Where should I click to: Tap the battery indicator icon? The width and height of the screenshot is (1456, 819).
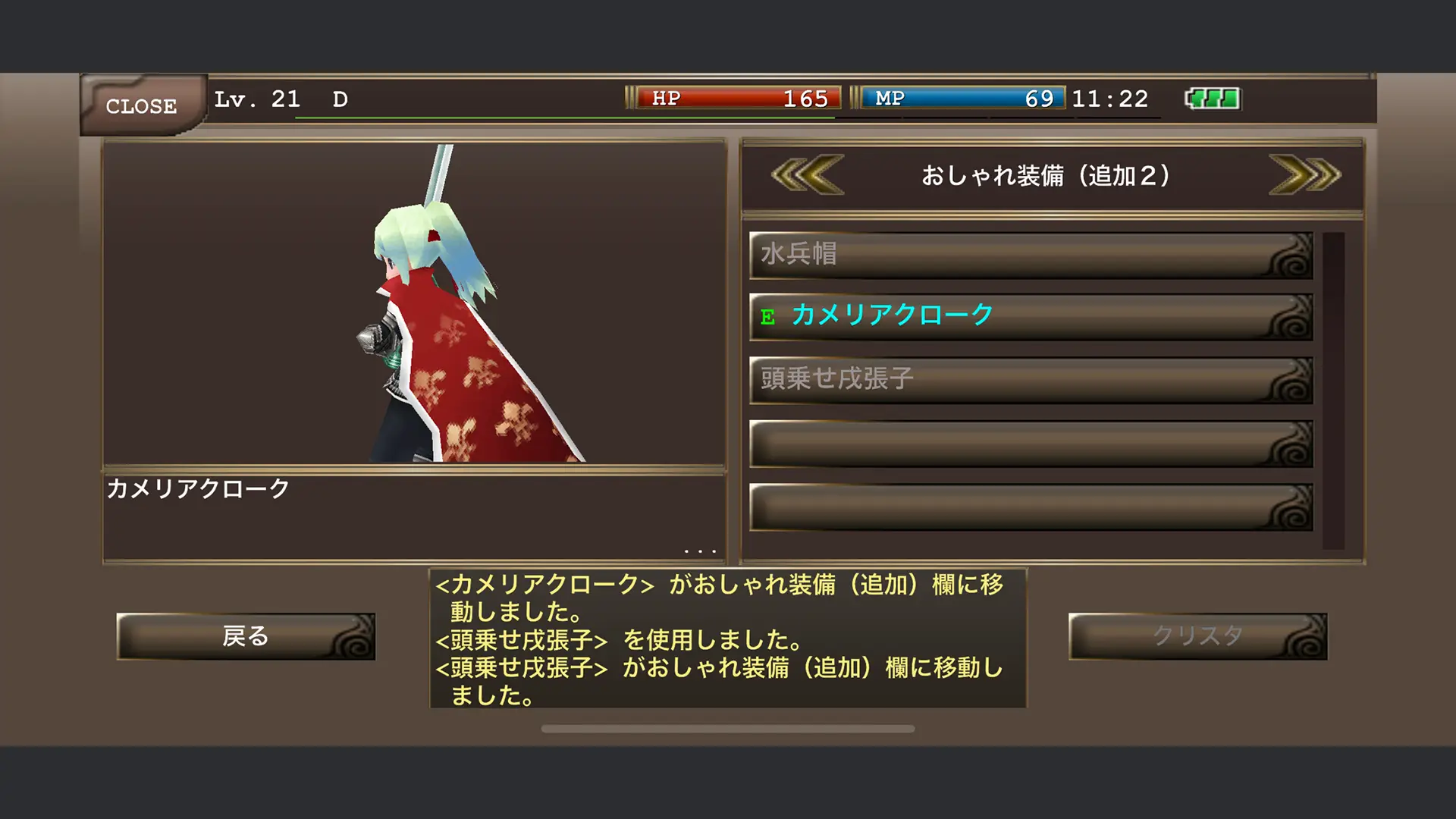[1212, 97]
